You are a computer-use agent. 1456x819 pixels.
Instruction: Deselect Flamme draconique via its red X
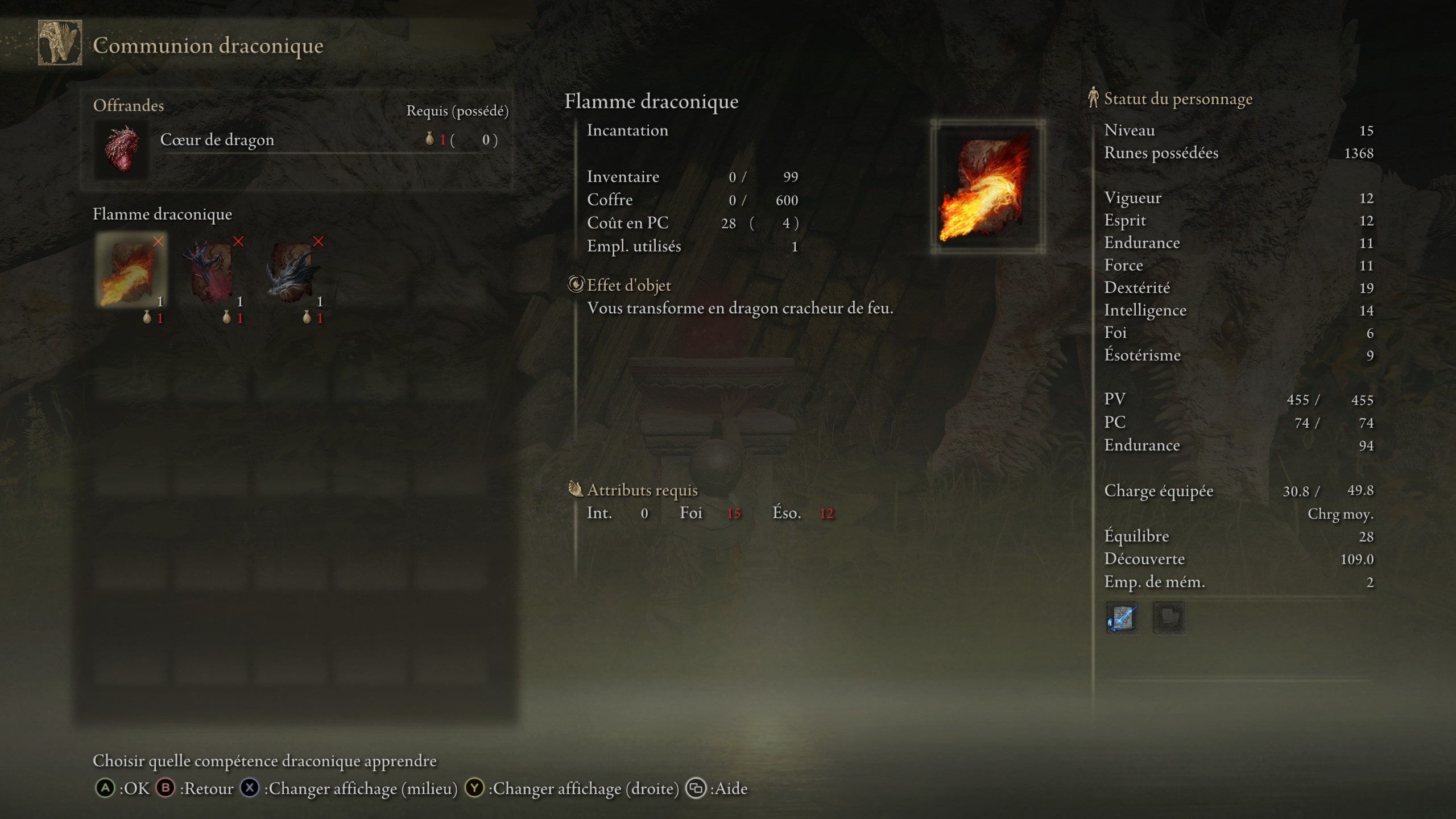click(x=157, y=241)
